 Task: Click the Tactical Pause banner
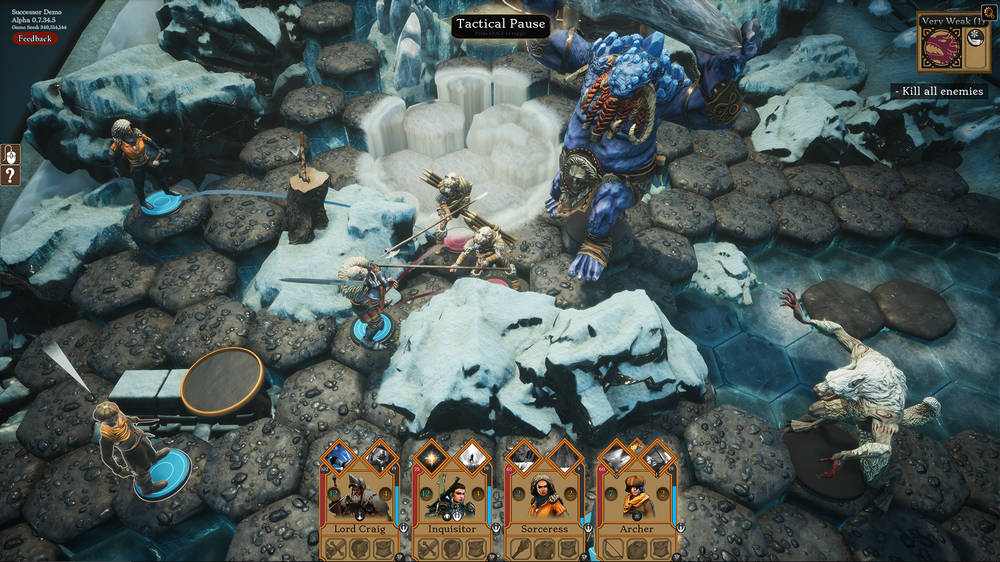500,25
